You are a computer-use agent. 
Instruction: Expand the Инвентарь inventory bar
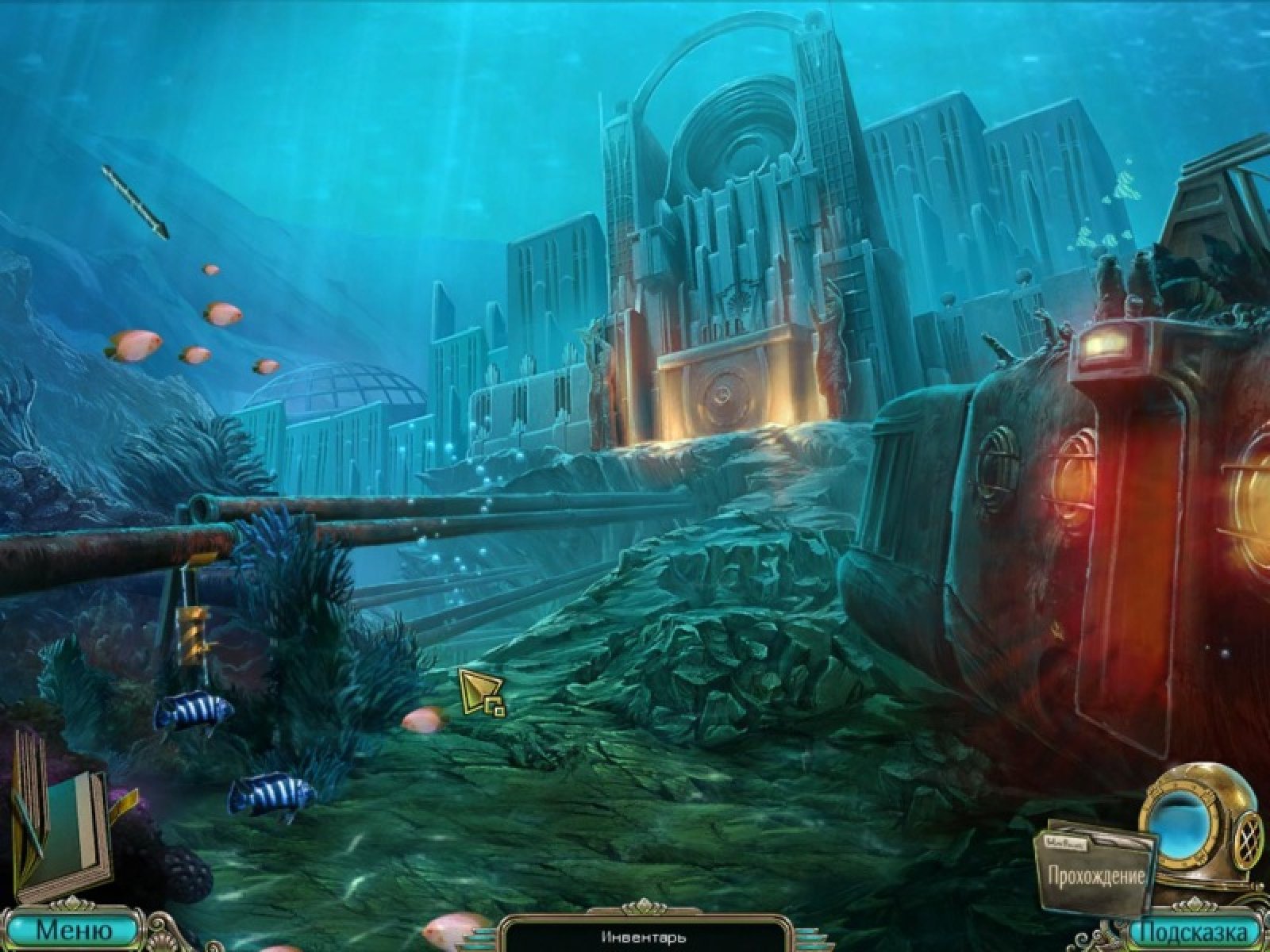tap(643, 938)
